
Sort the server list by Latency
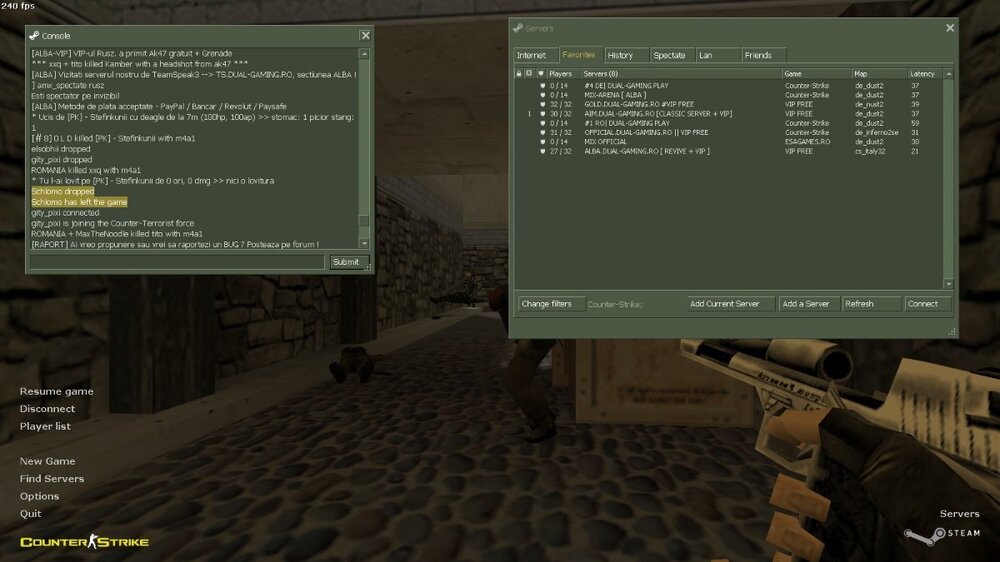coord(922,74)
